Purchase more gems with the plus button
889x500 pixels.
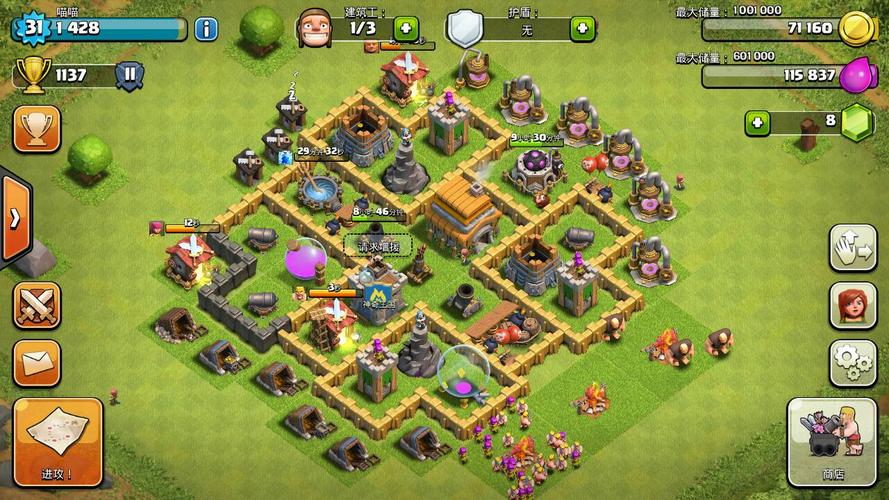click(758, 123)
